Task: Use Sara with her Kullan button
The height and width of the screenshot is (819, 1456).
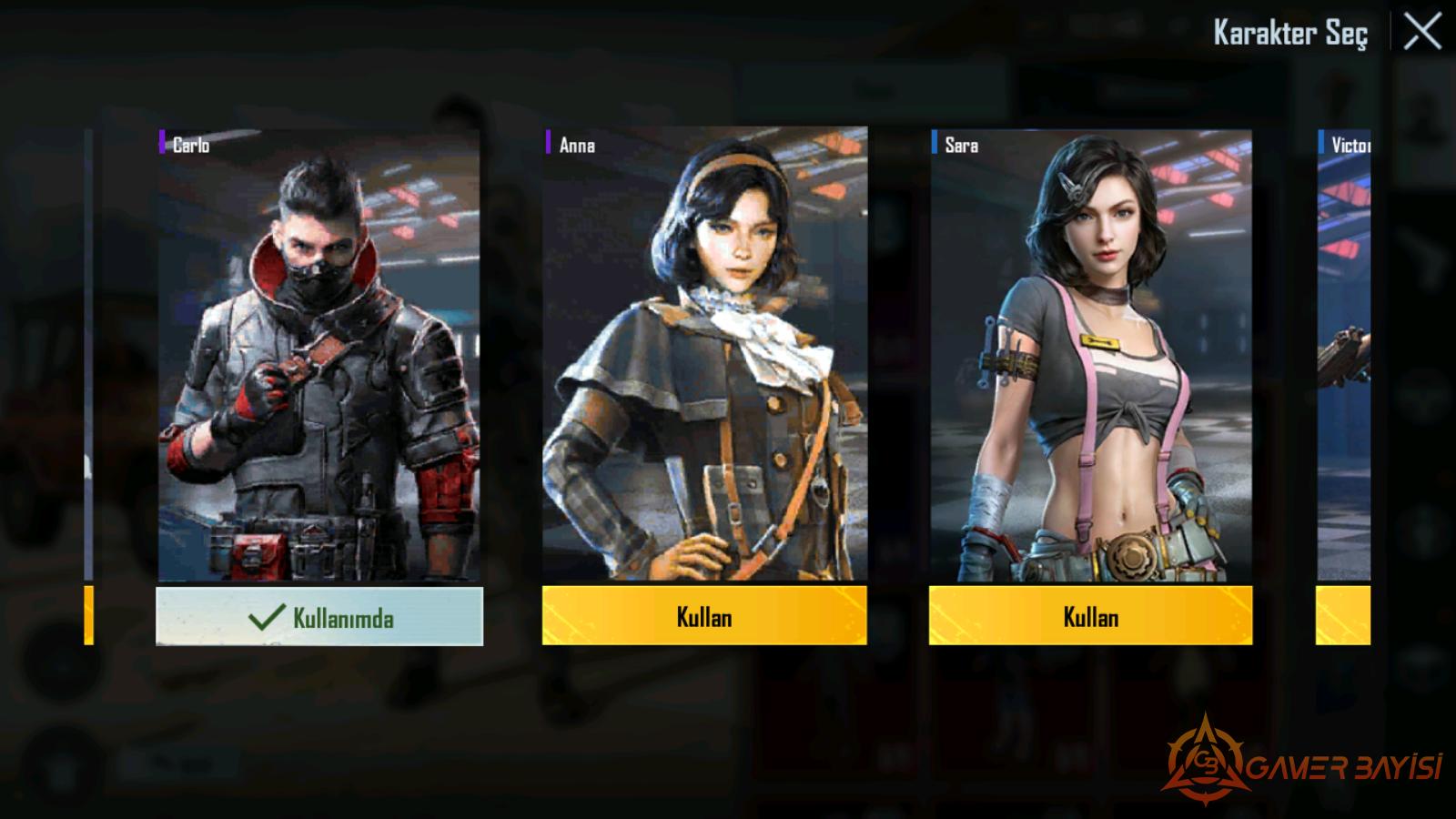Action: click(x=1090, y=616)
